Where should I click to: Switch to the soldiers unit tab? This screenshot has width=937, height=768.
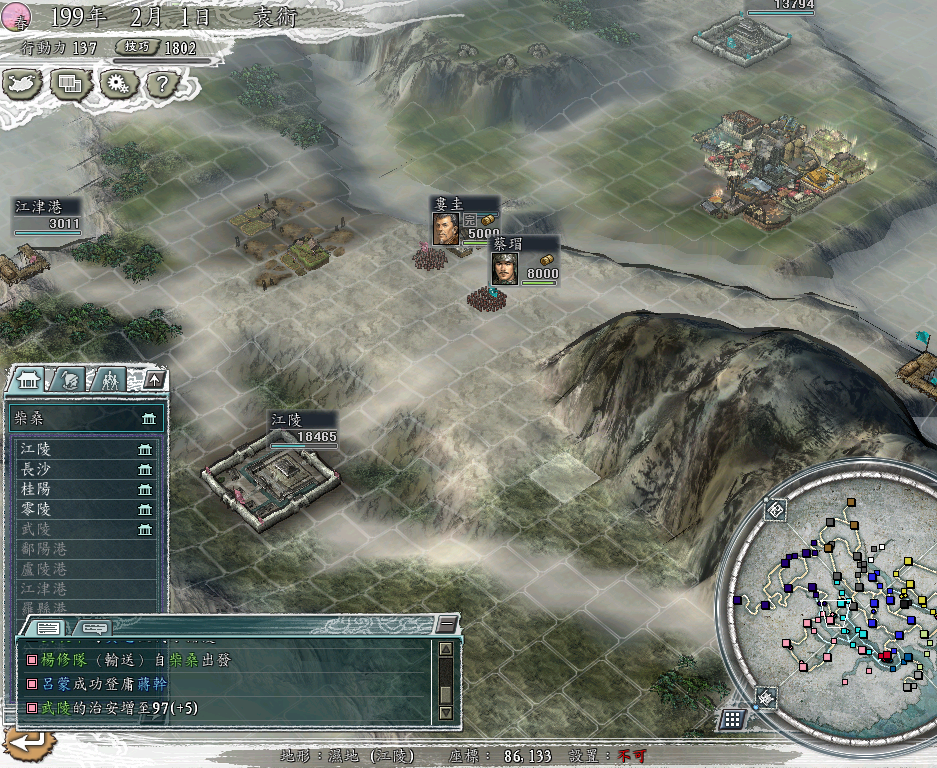[x=109, y=380]
